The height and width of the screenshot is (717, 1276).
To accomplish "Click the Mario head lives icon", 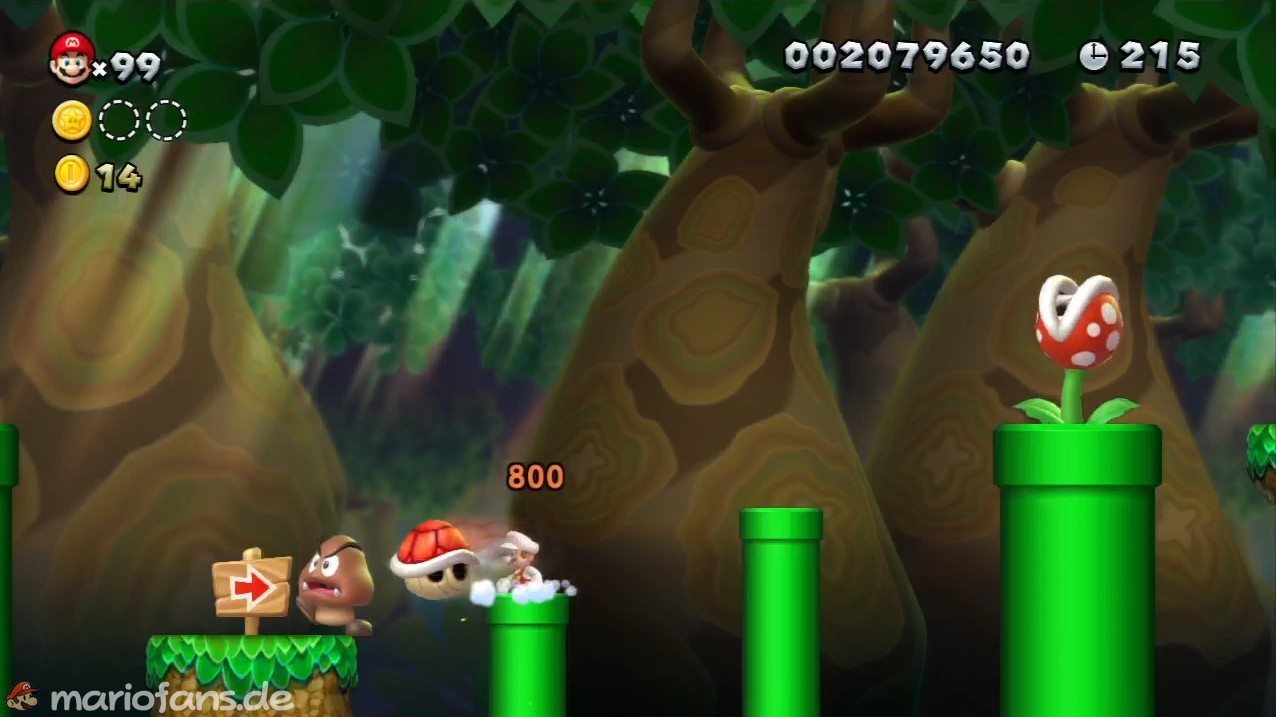I will (71, 58).
